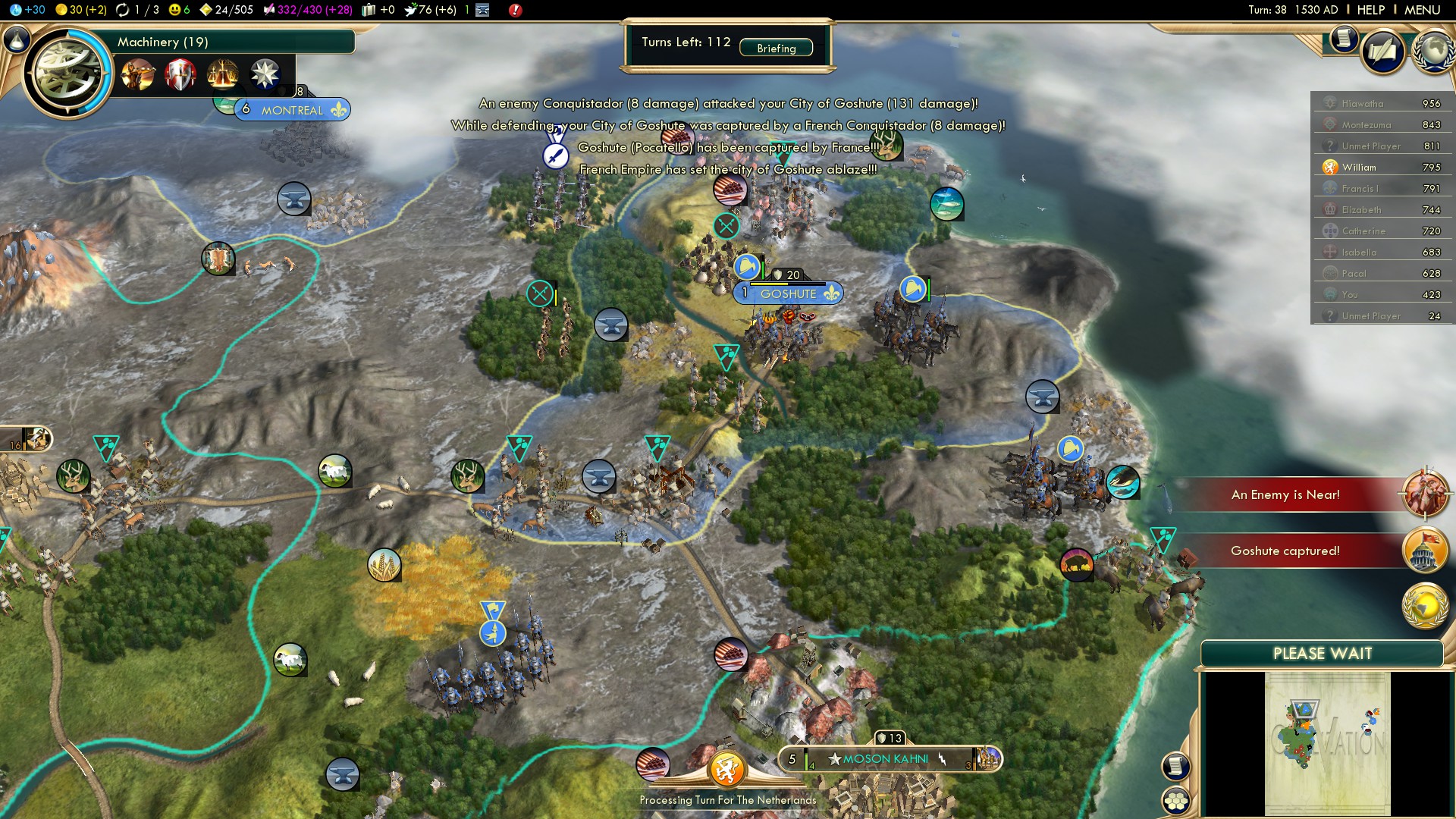Click the Briefing button
Image resolution: width=1456 pixels, height=819 pixels.
coord(776,48)
